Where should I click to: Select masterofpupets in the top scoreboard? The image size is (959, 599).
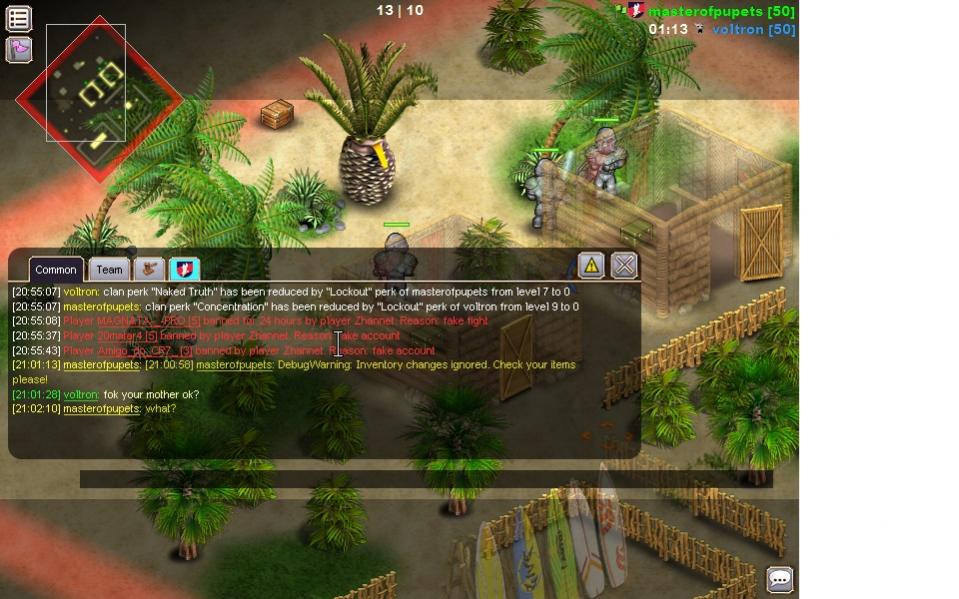tap(721, 11)
